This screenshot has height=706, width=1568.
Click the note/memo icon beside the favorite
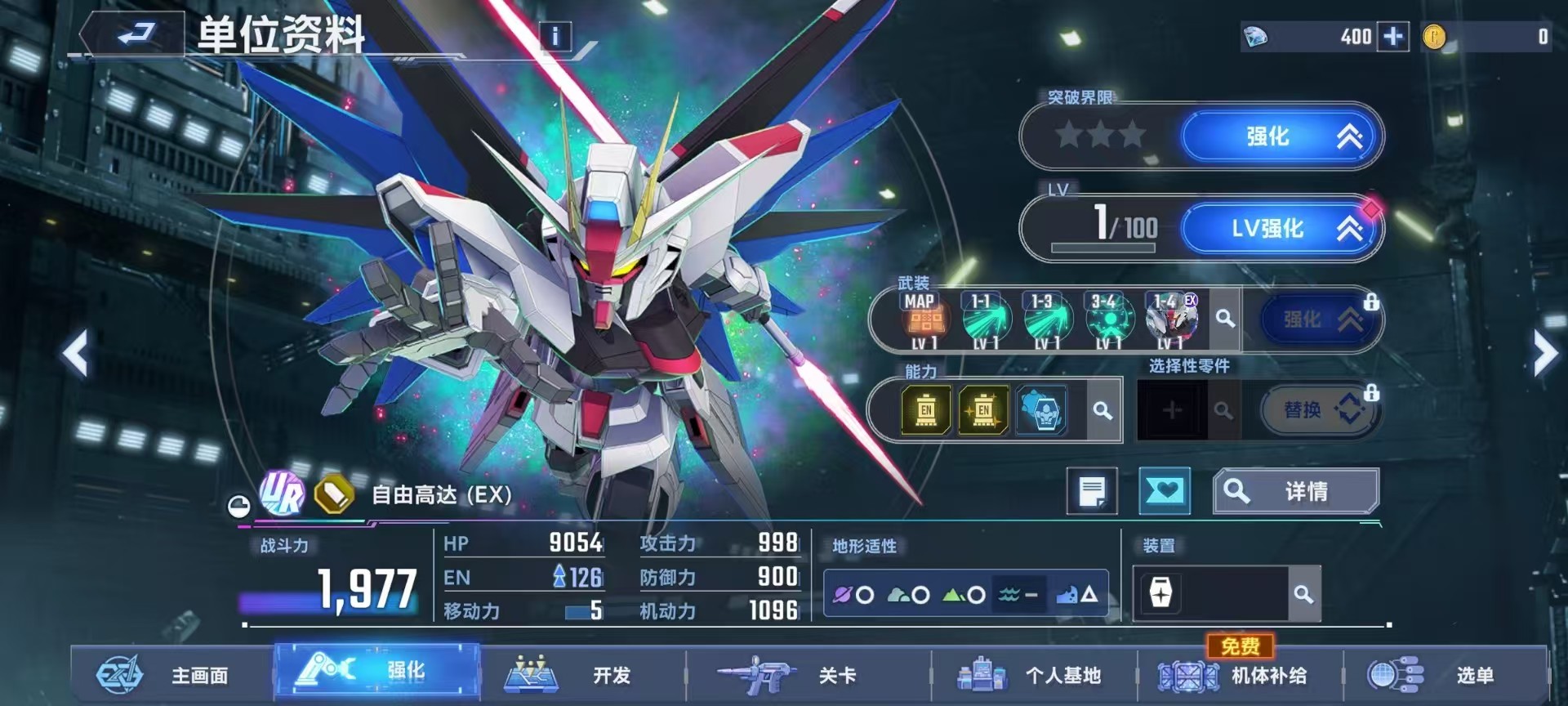tap(1090, 490)
